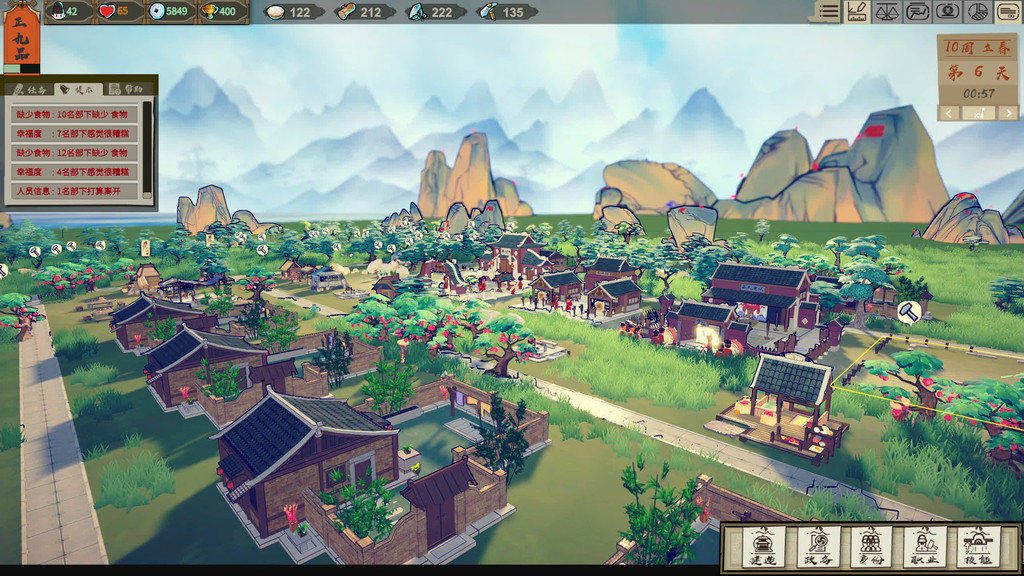Toggle the ruler and pencil planning tool
Screen dimensions: 1024x576
[x=856, y=12]
